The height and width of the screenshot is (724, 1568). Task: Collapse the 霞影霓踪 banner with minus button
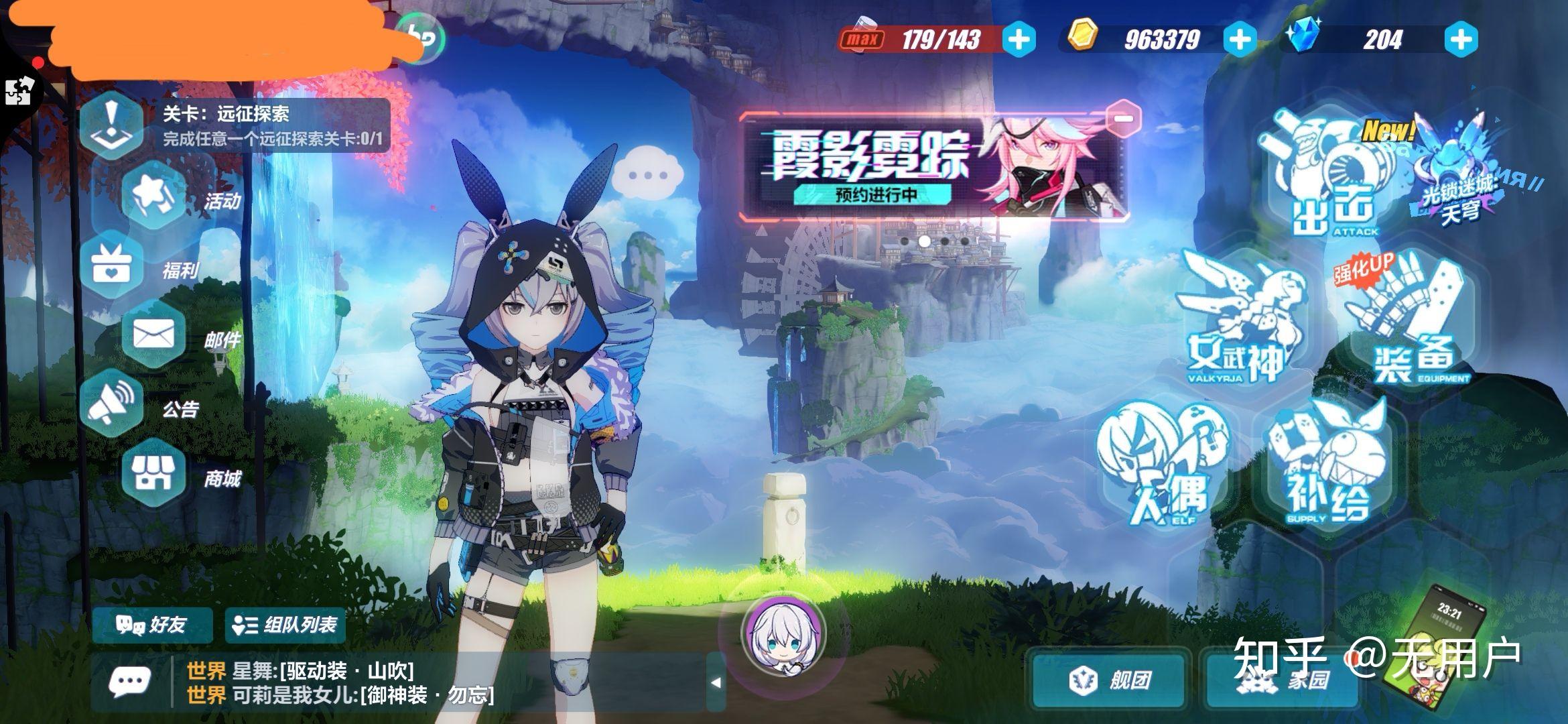click(1124, 119)
